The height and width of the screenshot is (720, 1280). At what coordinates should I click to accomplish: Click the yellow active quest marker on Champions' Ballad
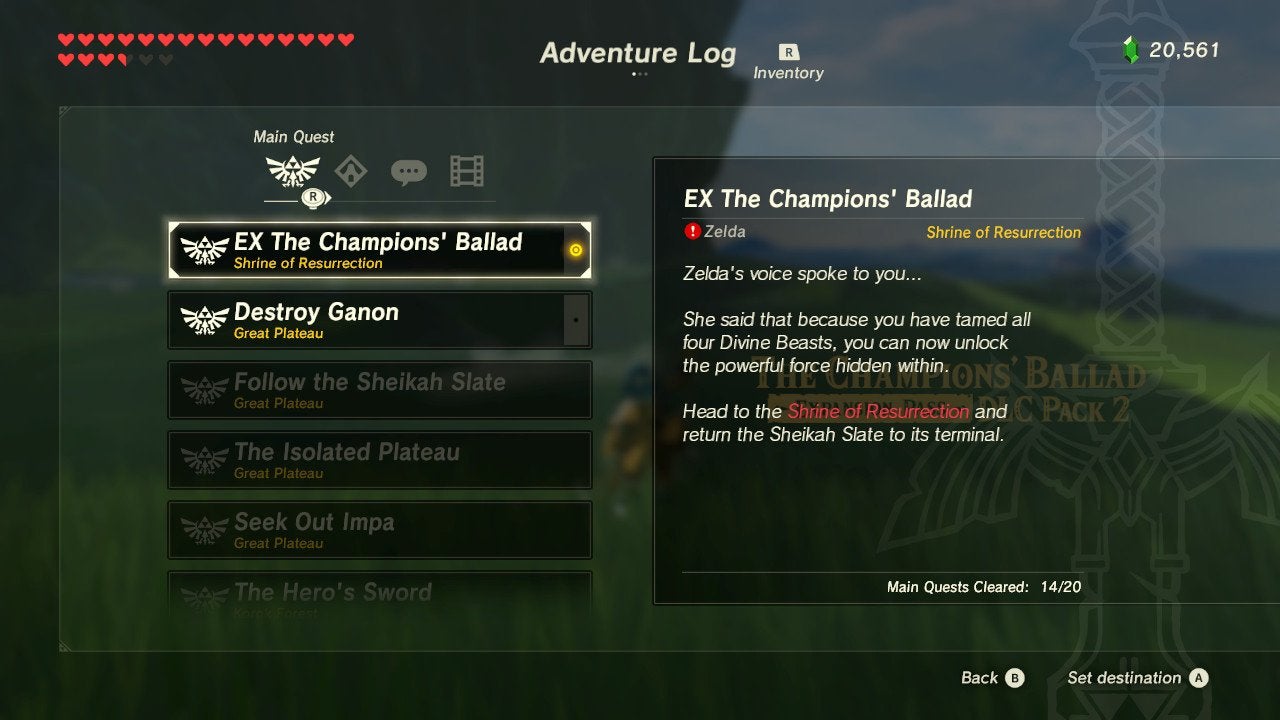[x=575, y=251]
